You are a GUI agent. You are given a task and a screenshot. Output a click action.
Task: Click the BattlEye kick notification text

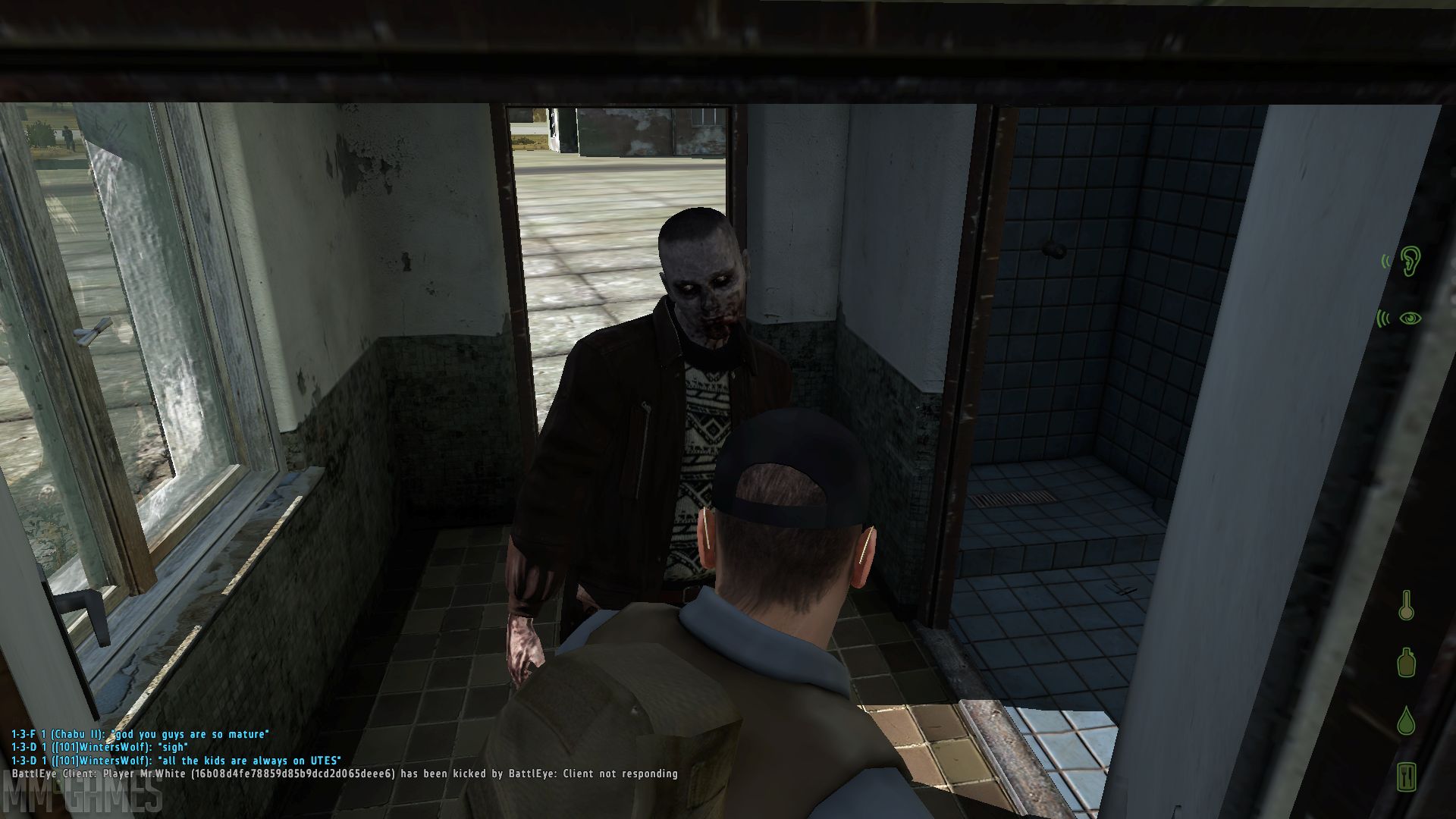point(341,775)
